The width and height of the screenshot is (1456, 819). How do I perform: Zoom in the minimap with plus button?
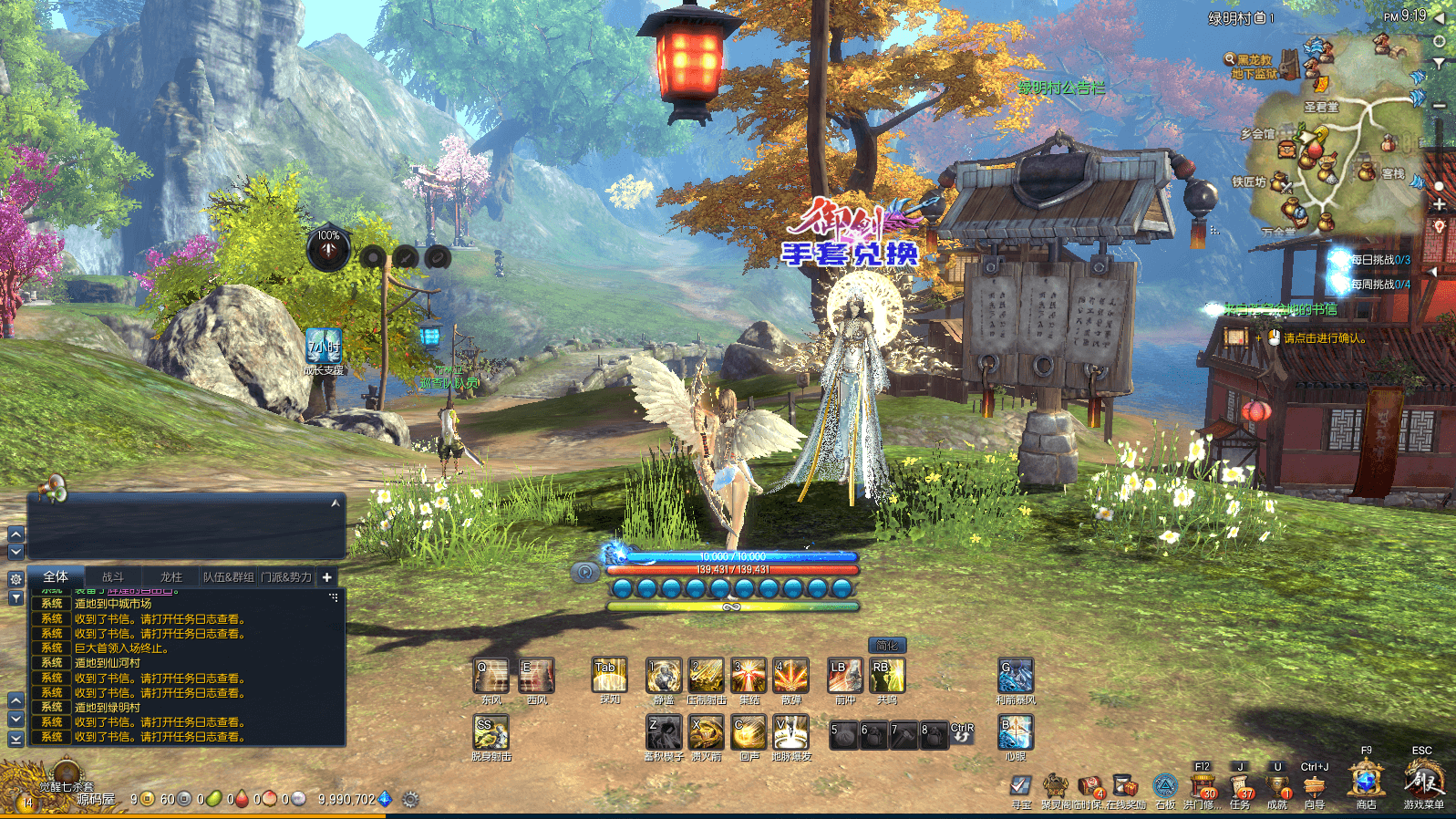[x=1440, y=204]
